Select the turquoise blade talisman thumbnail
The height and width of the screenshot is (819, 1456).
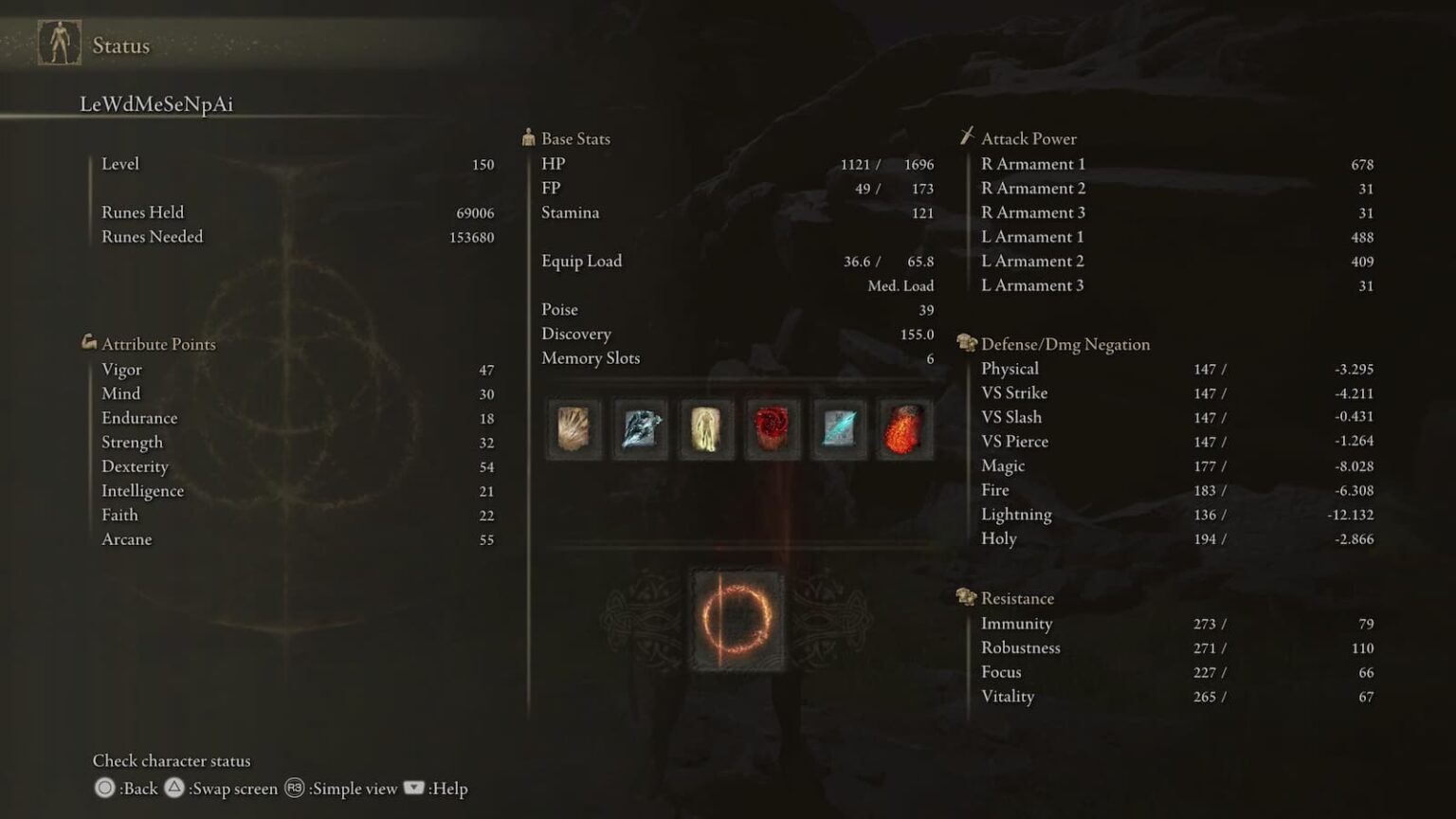838,428
